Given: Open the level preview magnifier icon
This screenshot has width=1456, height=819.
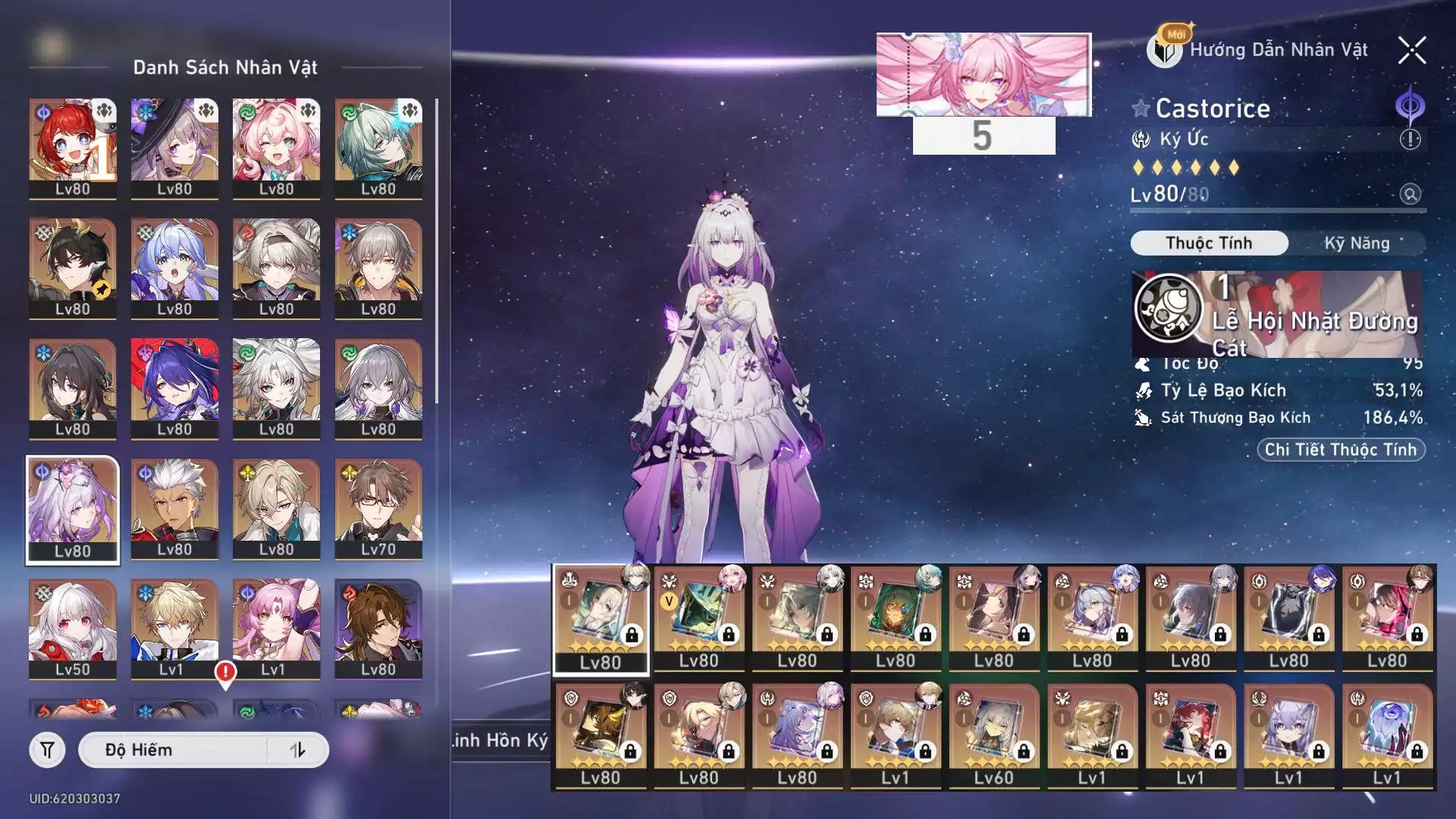Looking at the screenshot, I should [x=1410, y=194].
